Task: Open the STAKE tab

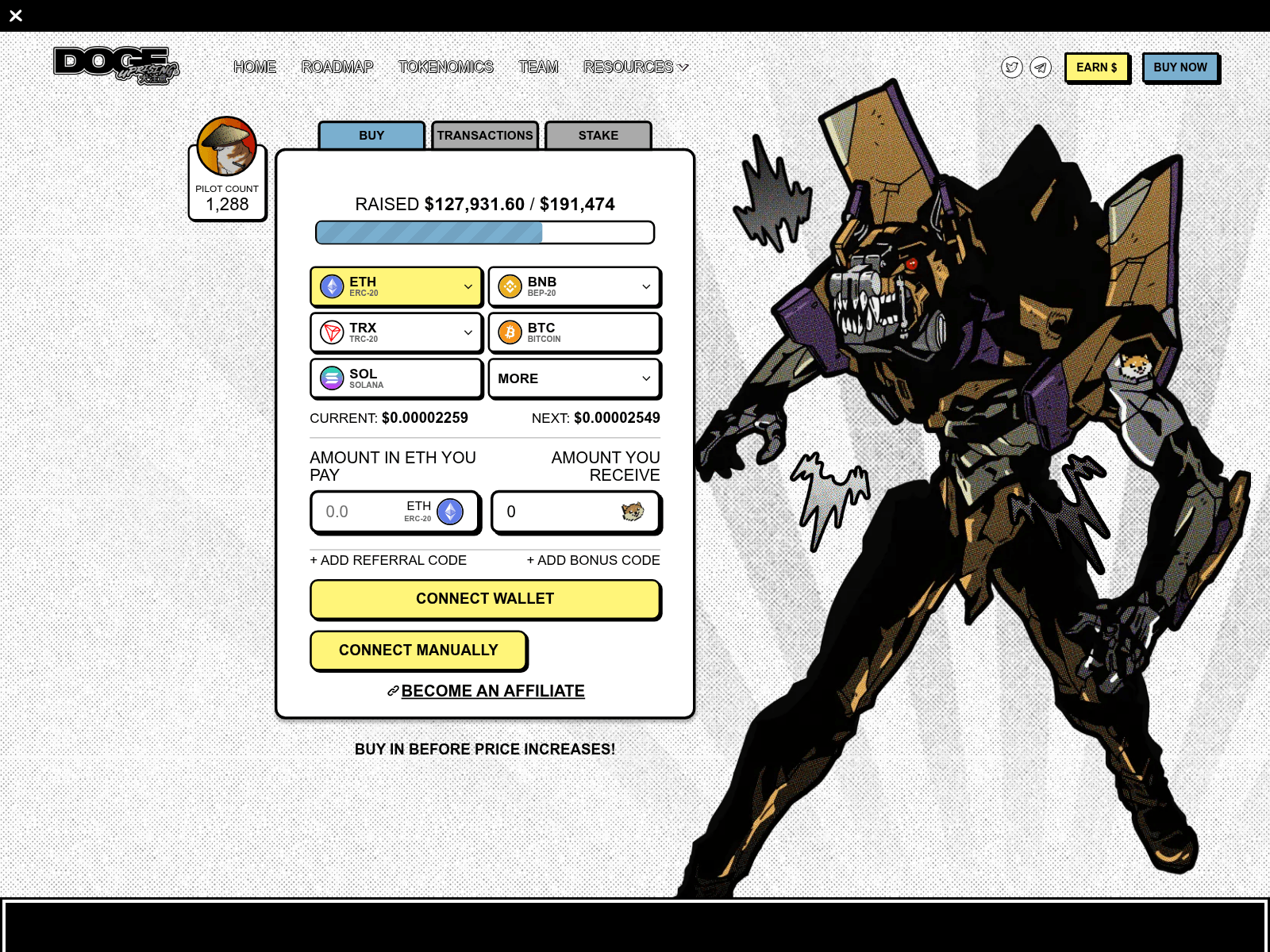Action: click(x=598, y=135)
